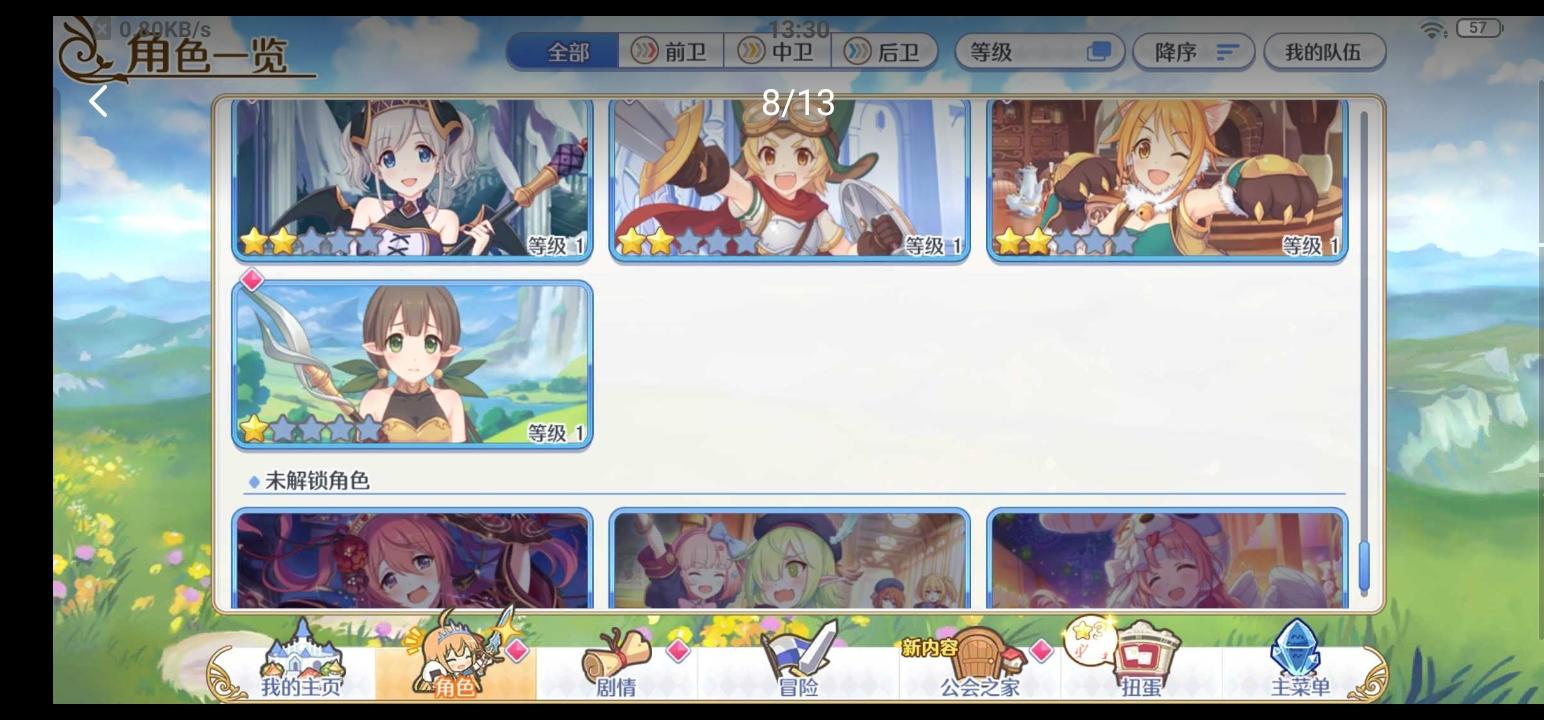
Task: Tap the back arrow on the left
Action: (97, 100)
